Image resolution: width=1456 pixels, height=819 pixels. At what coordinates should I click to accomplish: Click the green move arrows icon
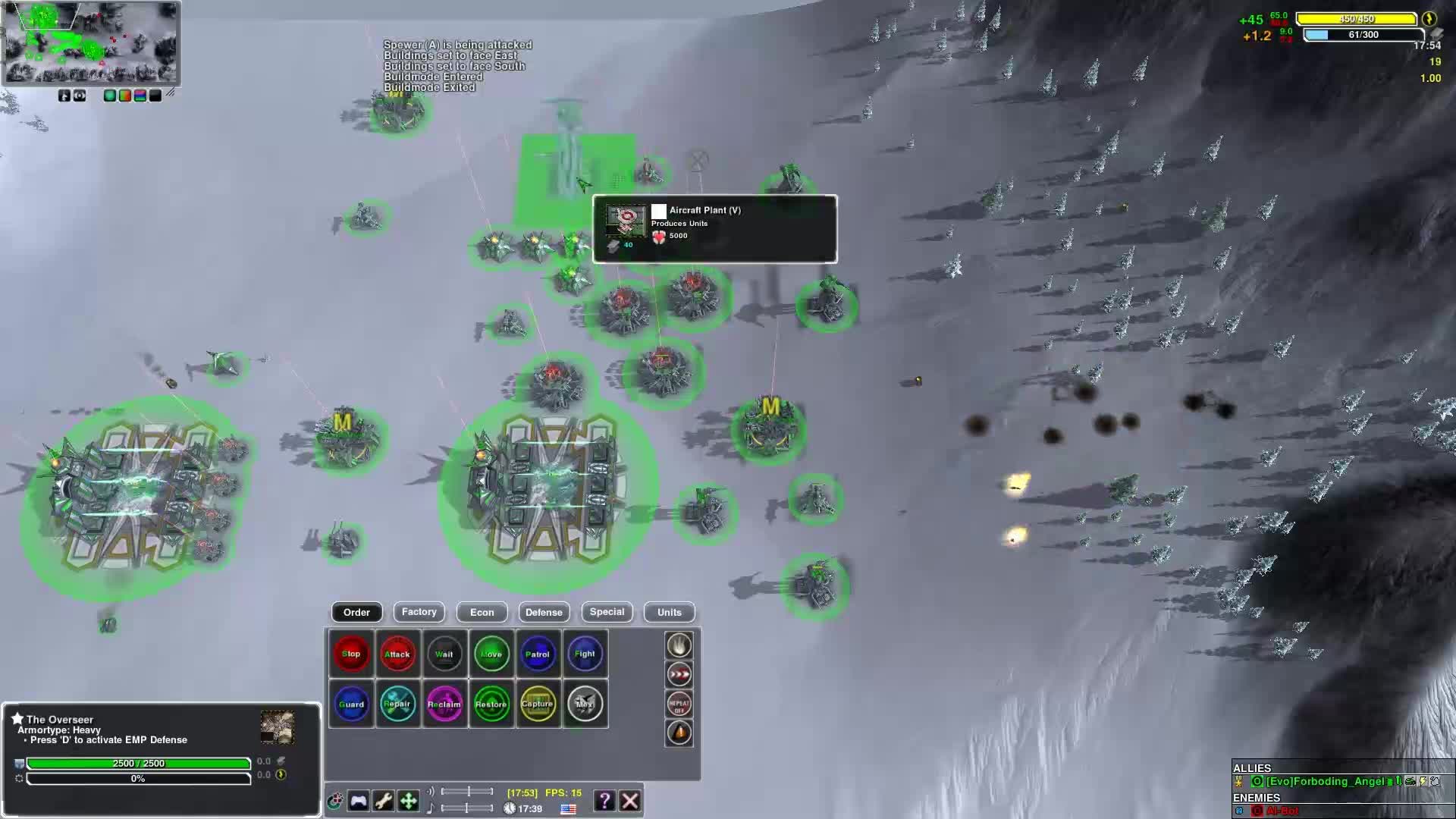point(409,800)
